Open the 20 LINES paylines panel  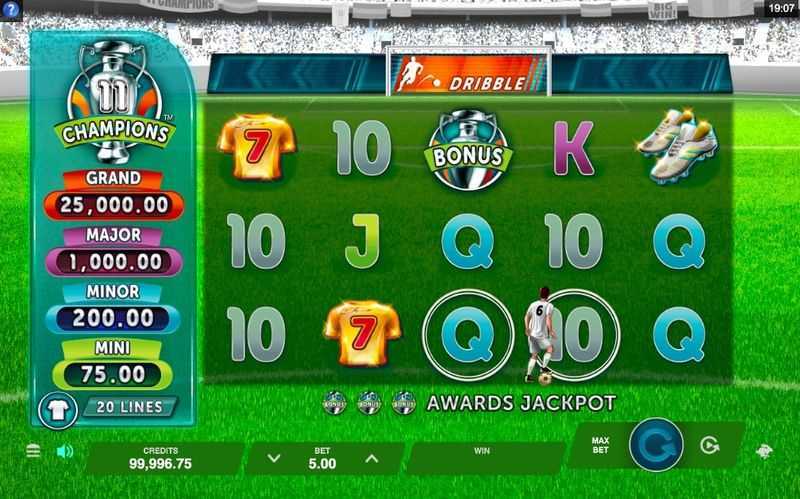[130, 407]
